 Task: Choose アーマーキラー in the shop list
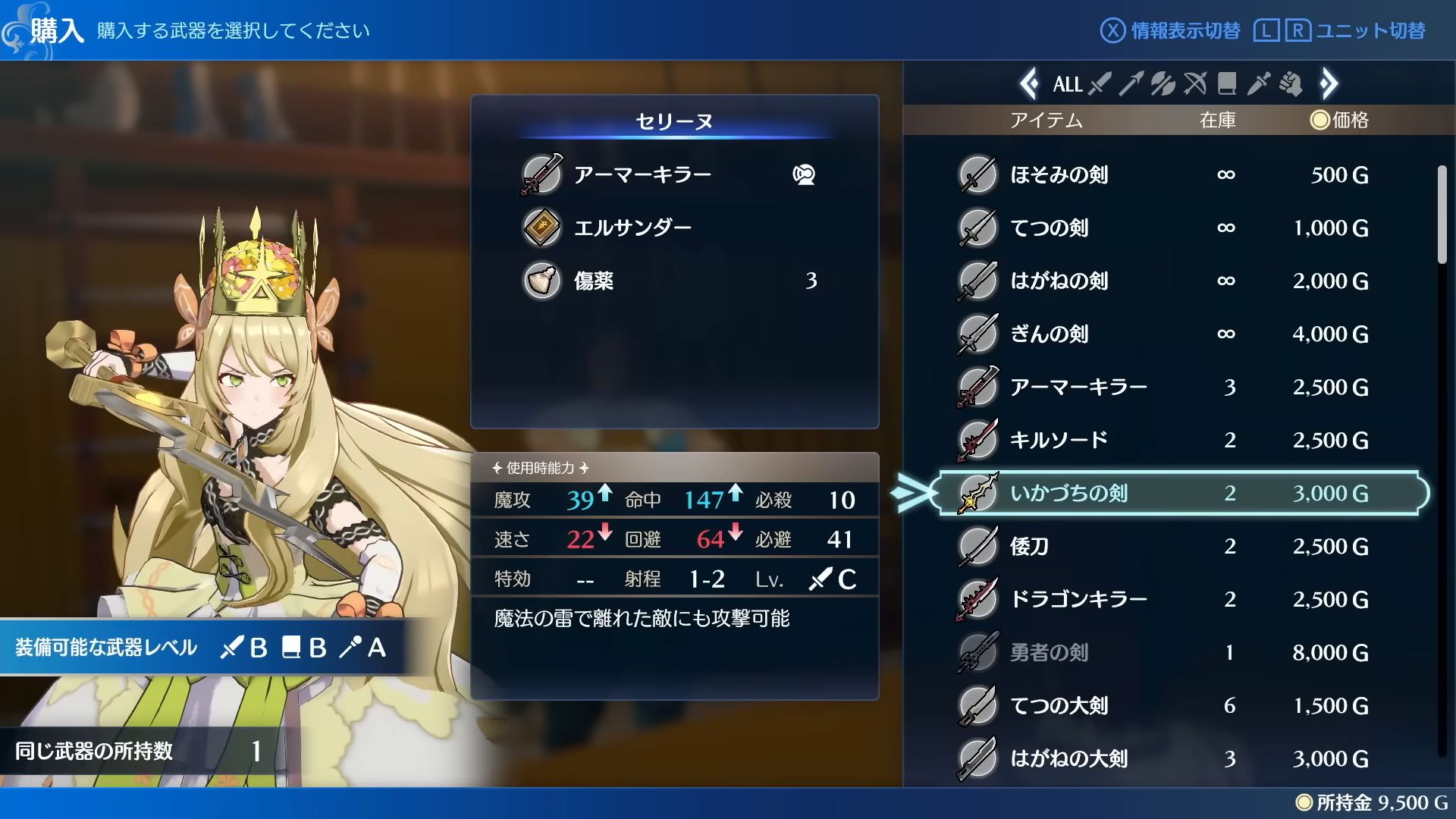pyautogui.click(x=1078, y=388)
